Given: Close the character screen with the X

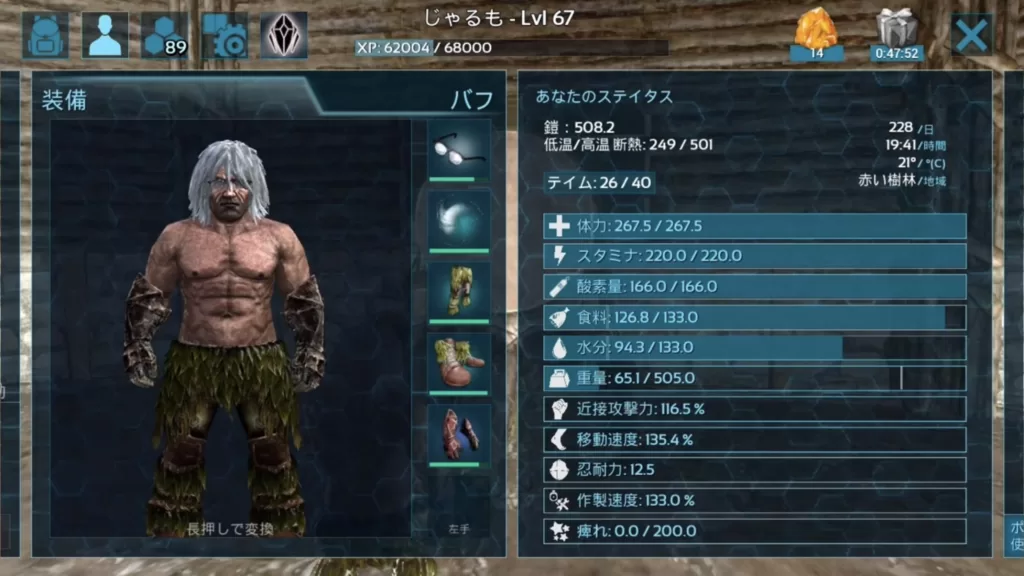Looking at the screenshot, I should [971, 36].
